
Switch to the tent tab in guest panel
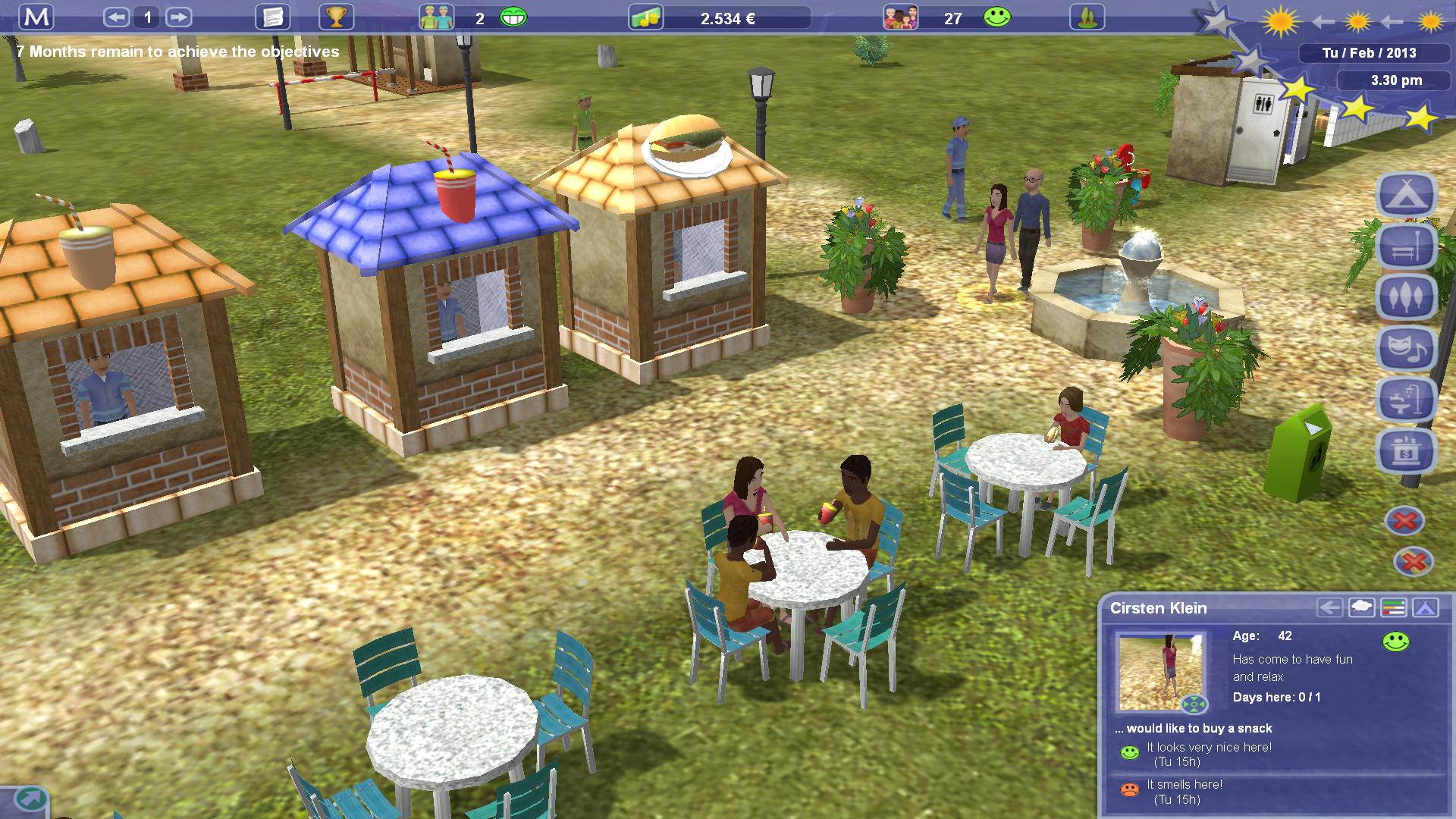pyautogui.click(x=1426, y=607)
